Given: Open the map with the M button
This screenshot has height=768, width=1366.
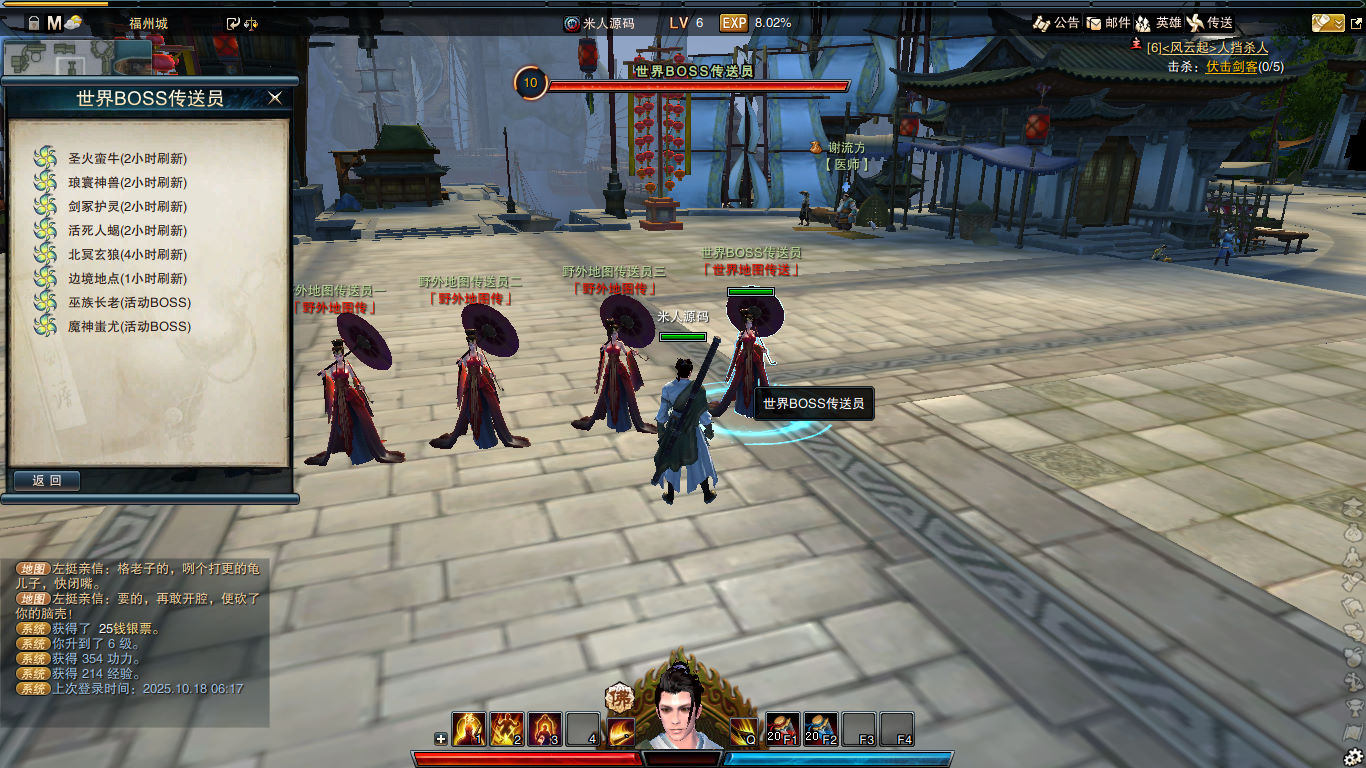Looking at the screenshot, I should 54,23.
